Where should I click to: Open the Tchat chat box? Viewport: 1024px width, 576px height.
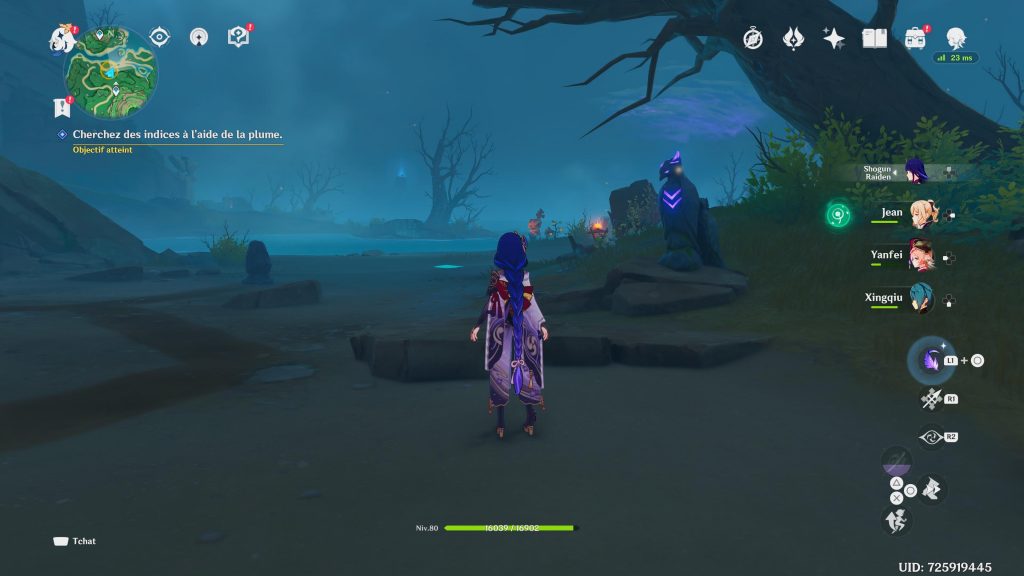tap(75, 541)
